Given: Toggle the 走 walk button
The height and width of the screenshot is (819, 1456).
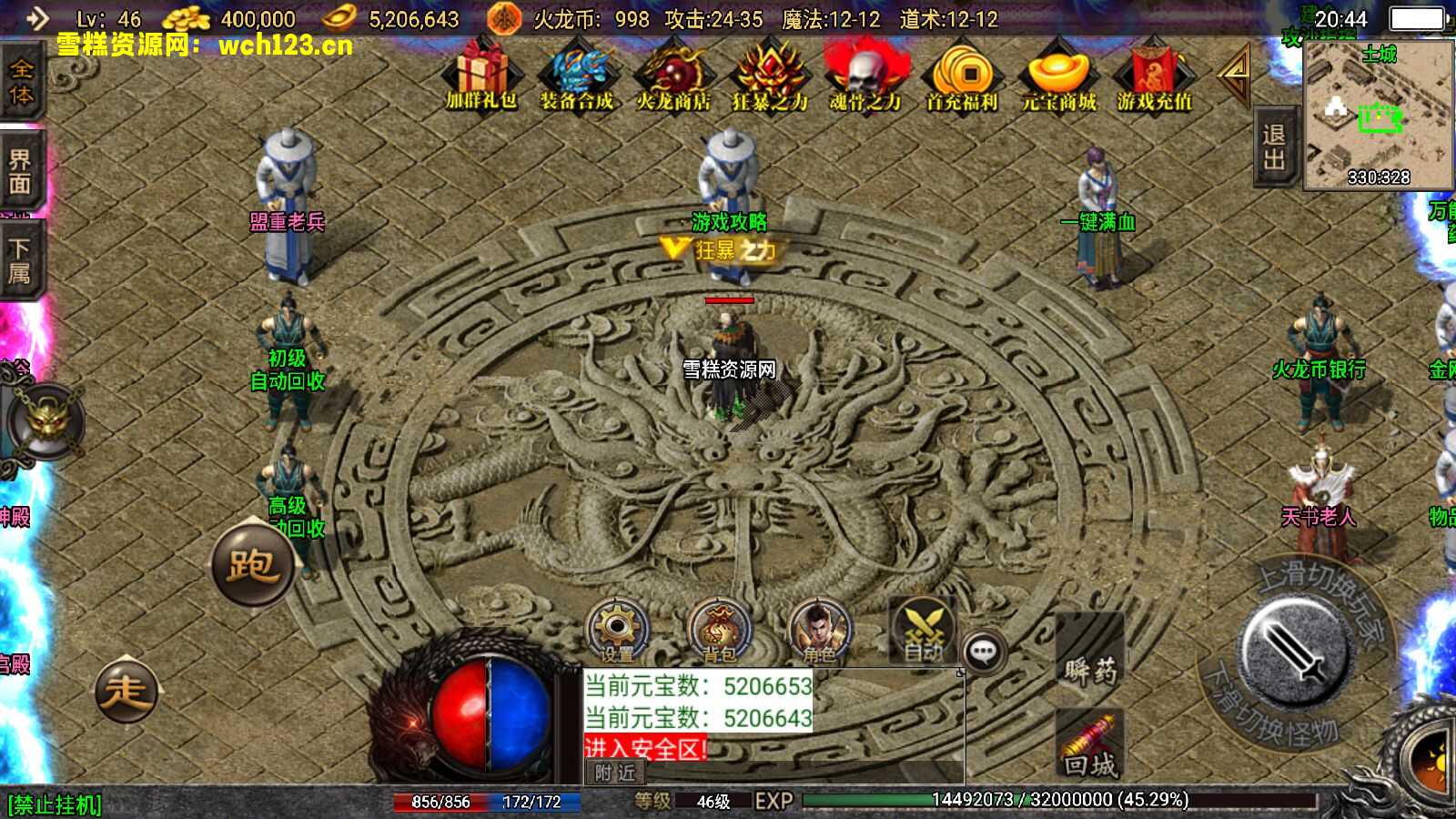Looking at the screenshot, I should (x=126, y=691).
